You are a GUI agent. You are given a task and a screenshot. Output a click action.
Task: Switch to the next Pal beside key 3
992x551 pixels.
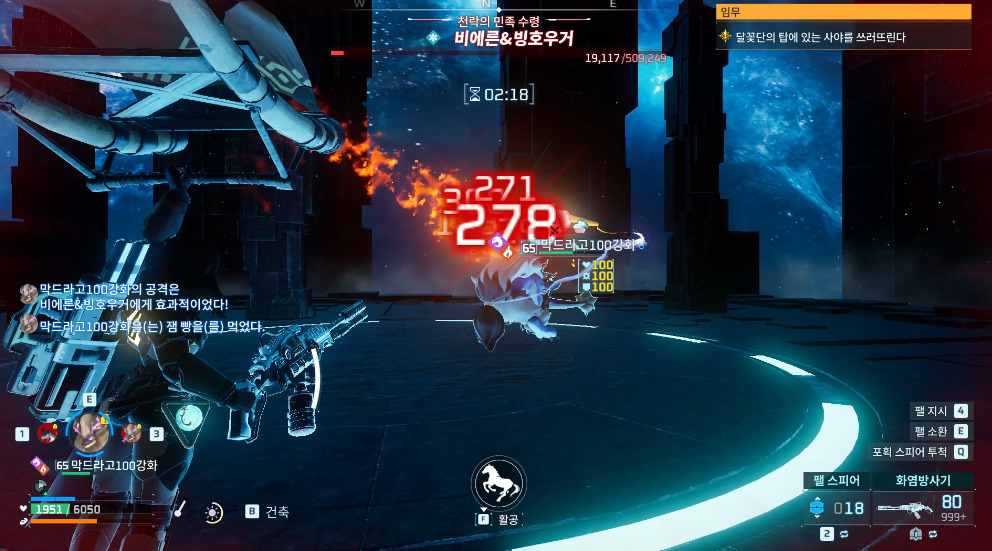click(131, 433)
